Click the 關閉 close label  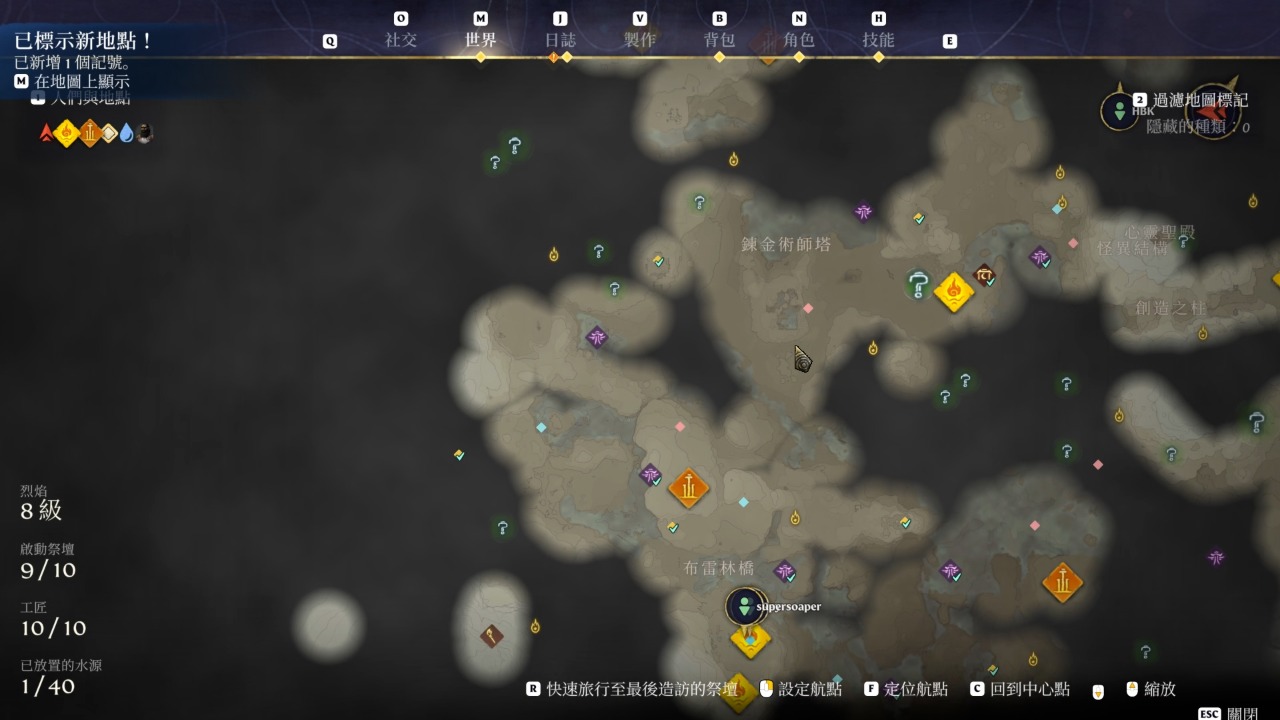1242,713
